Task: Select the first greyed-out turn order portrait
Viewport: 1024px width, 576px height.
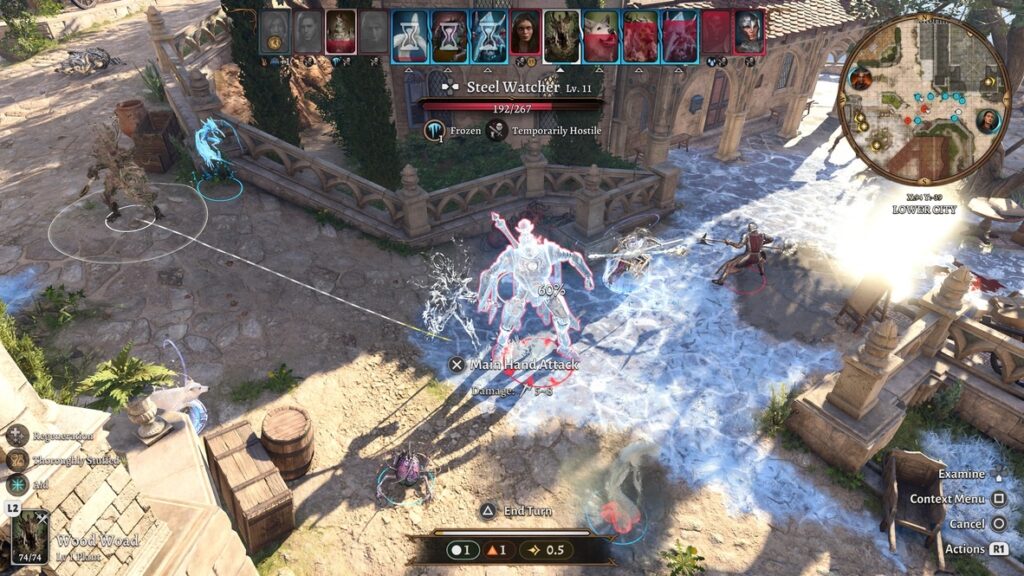Action: point(275,32)
